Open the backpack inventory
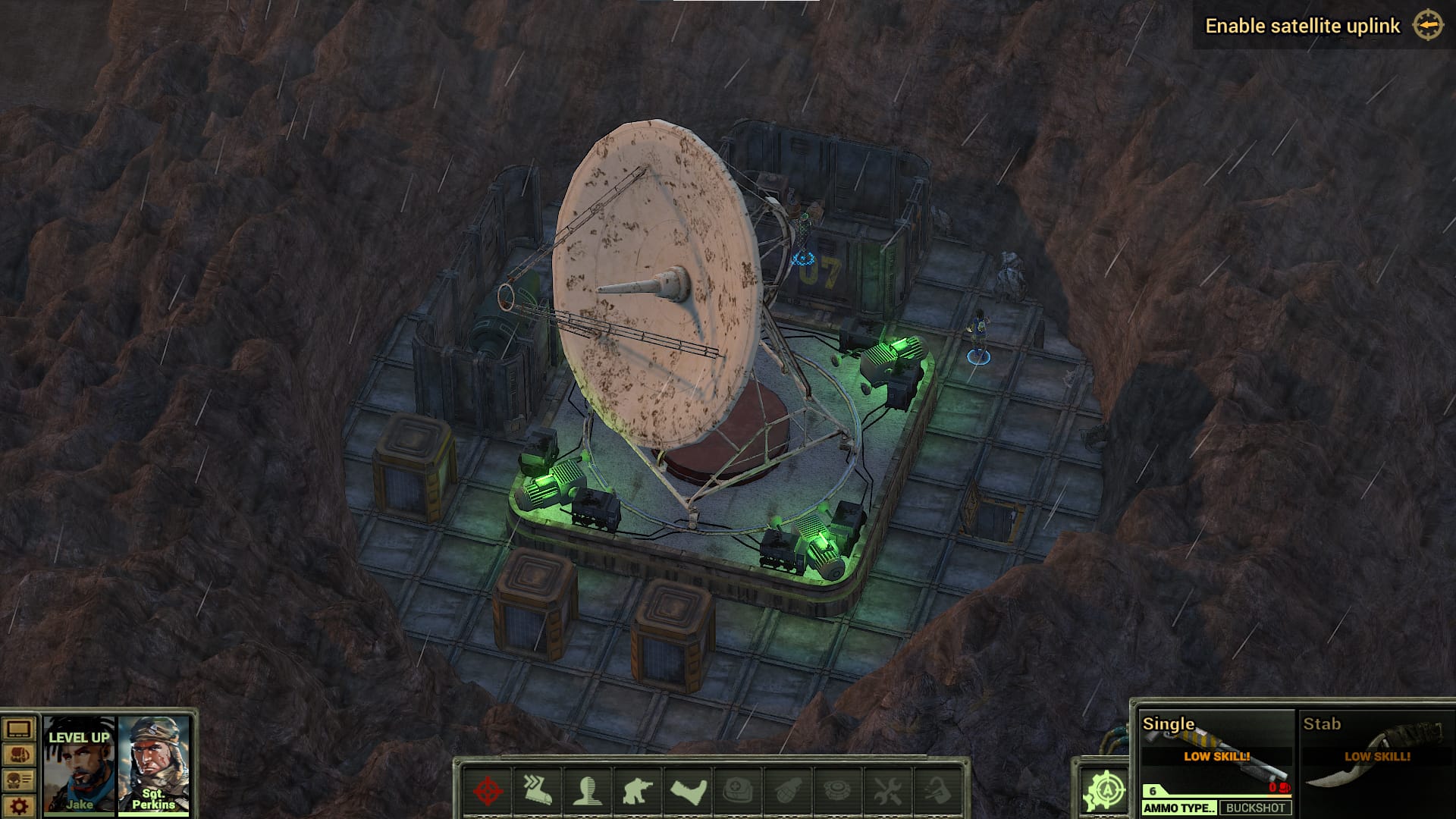This screenshot has height=819, width=1456. click(18, 755)
